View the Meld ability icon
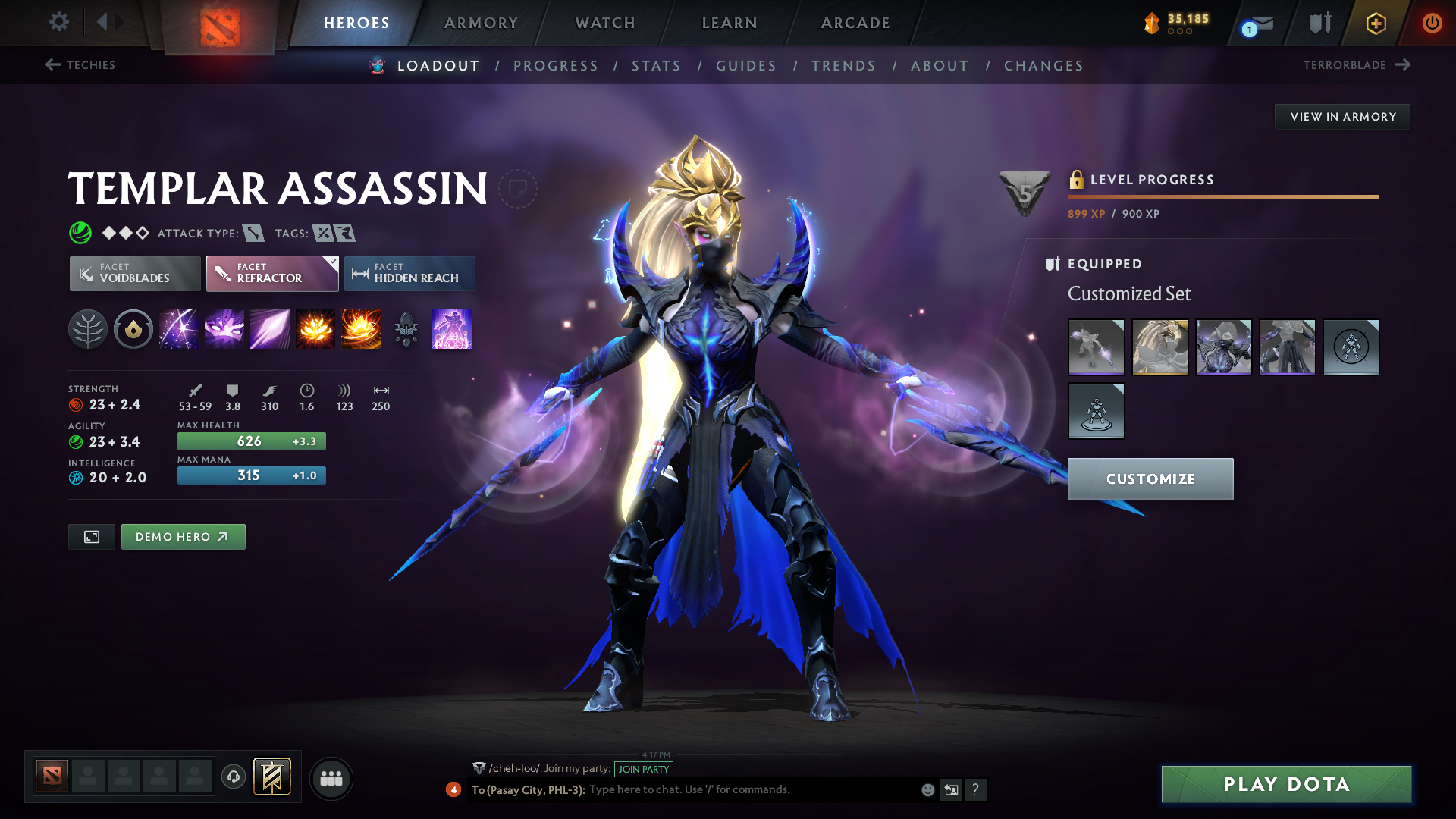Screen dimensions: 1456x819 pyautogui.click(x=224, y=329)
